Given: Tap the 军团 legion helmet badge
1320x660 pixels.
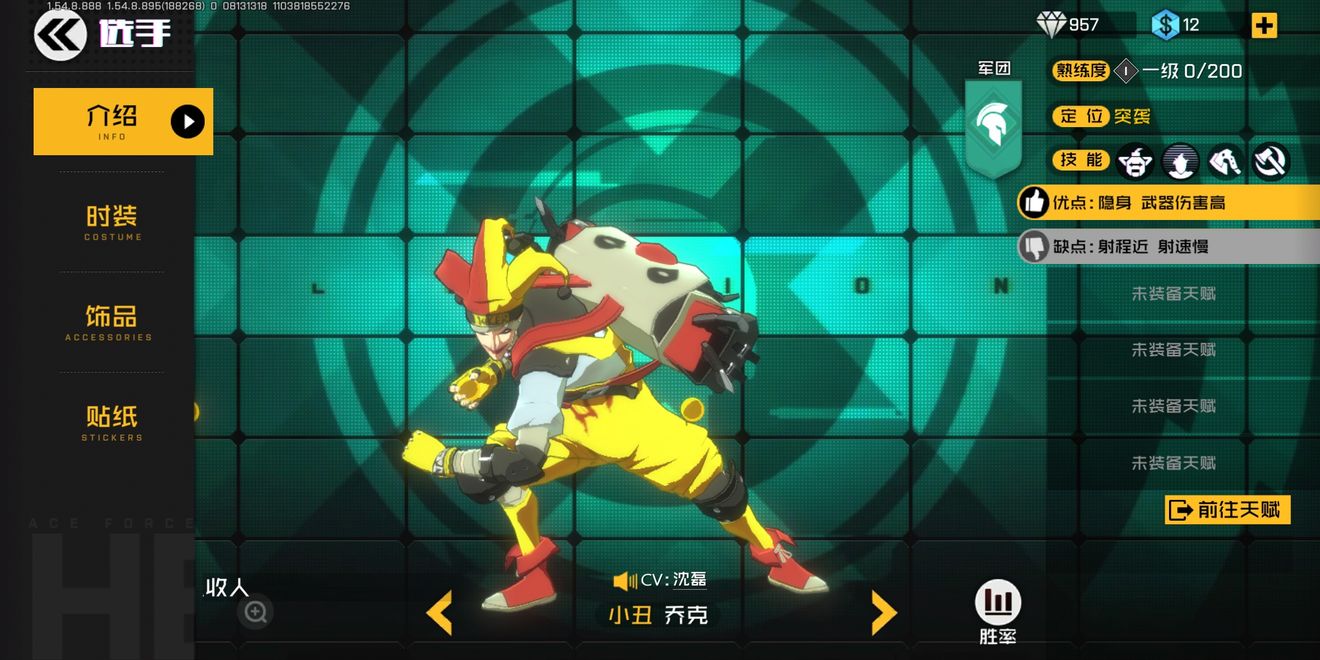Looking at the screenshot, I should pos(993,126).
